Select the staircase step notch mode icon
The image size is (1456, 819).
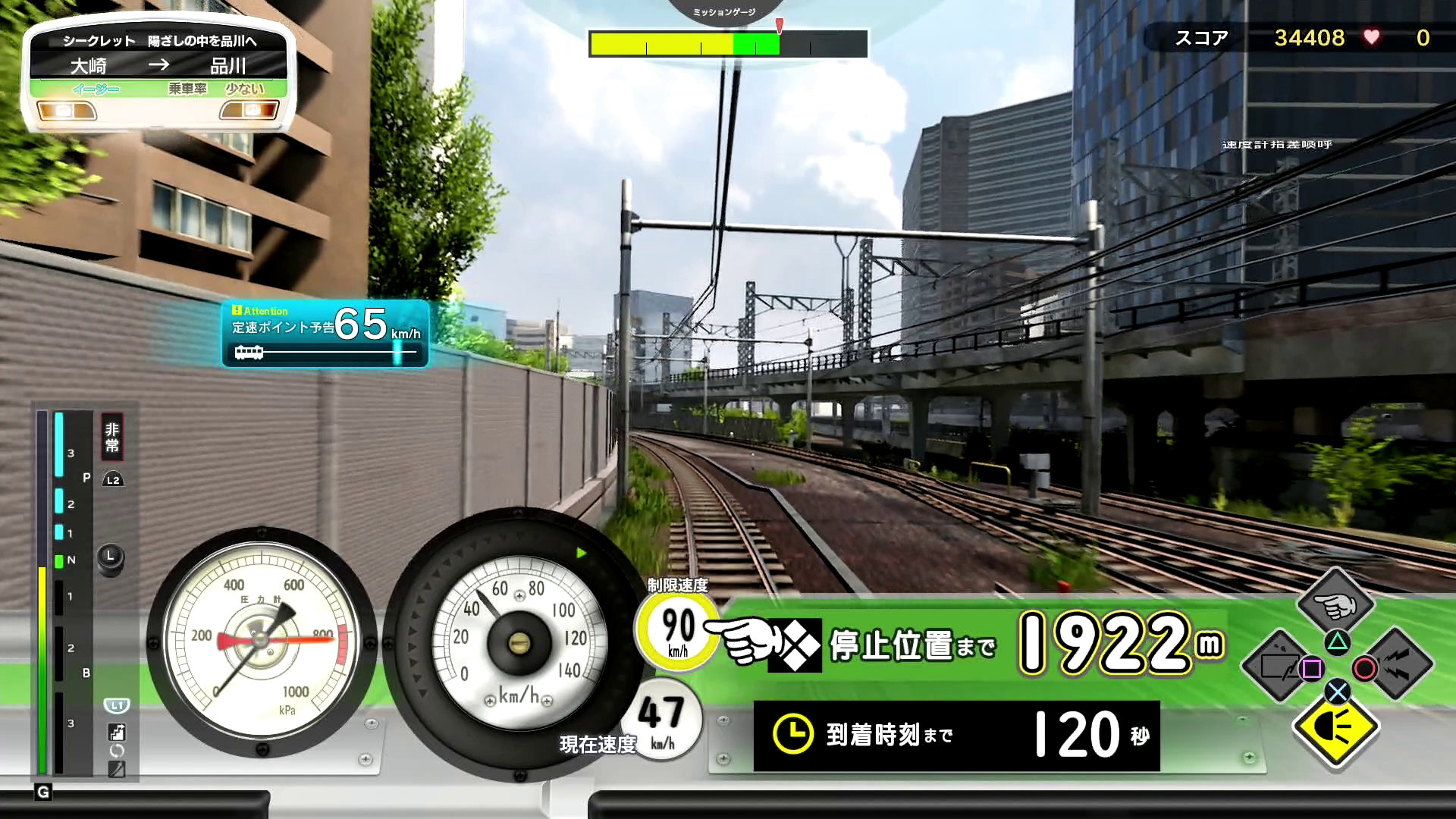pos(117,733)
